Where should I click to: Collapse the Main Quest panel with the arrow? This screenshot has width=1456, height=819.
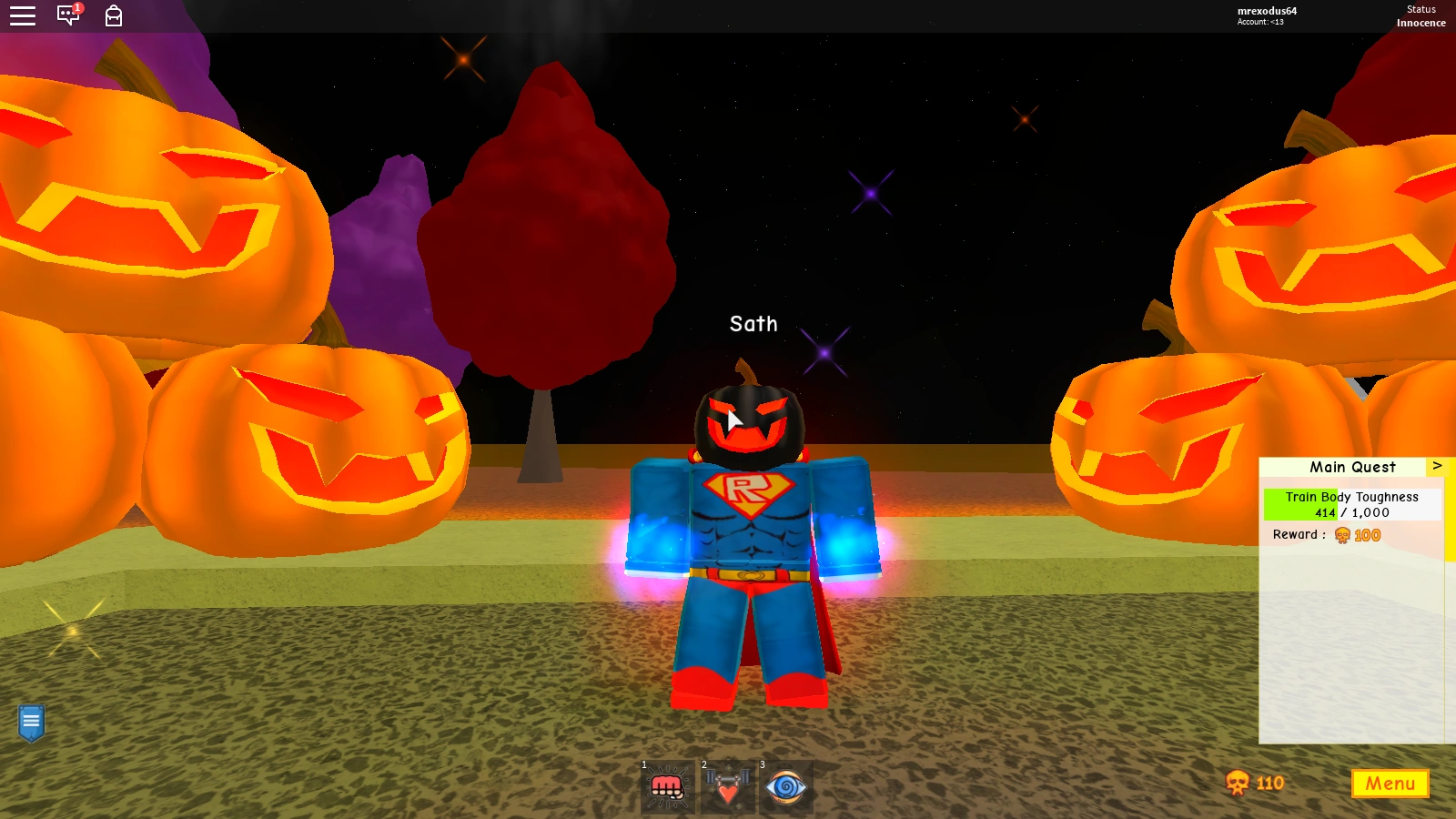[x=1438, y=465]
